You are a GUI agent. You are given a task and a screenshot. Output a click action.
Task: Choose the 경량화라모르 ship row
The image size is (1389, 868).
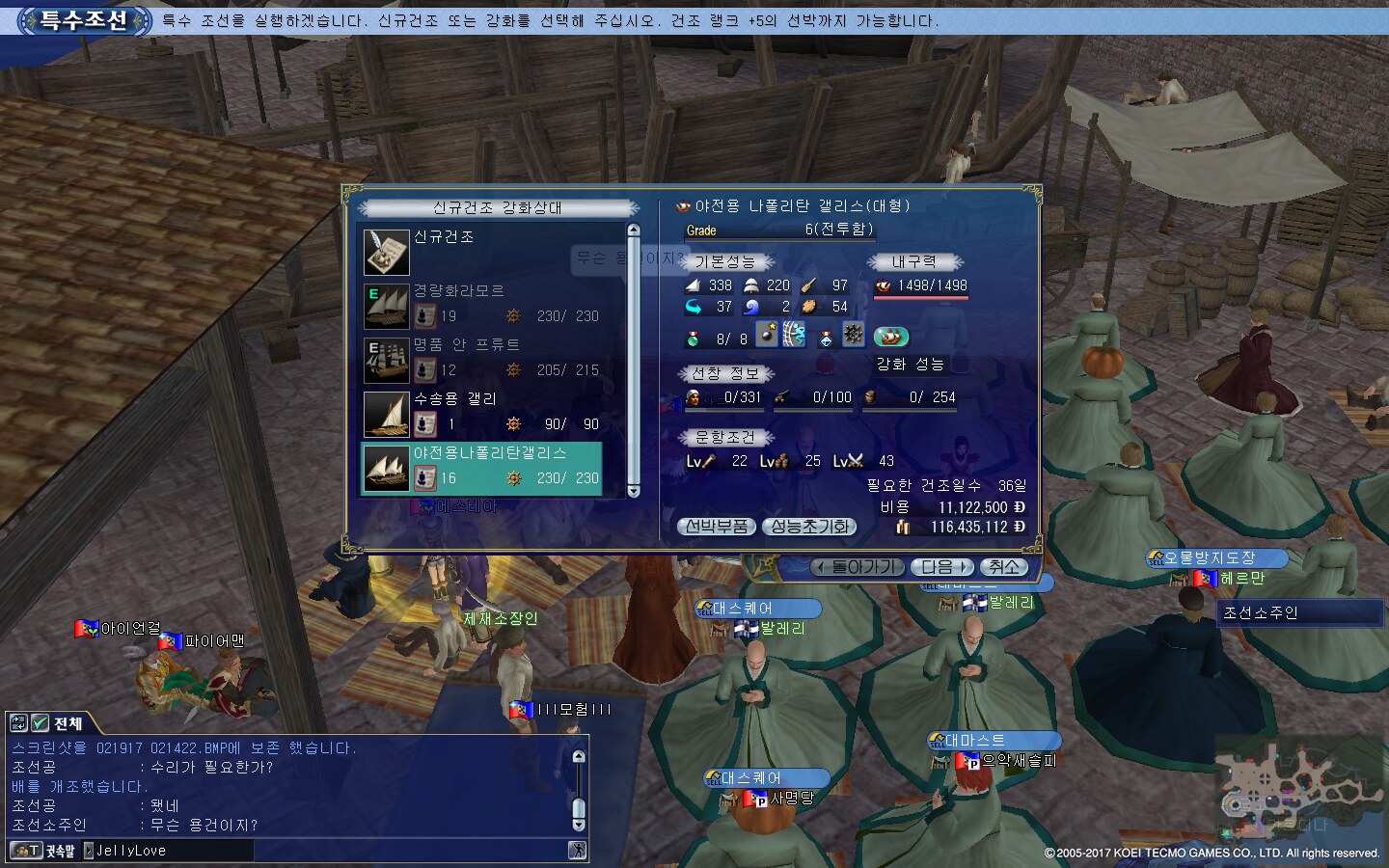point(482,304)
